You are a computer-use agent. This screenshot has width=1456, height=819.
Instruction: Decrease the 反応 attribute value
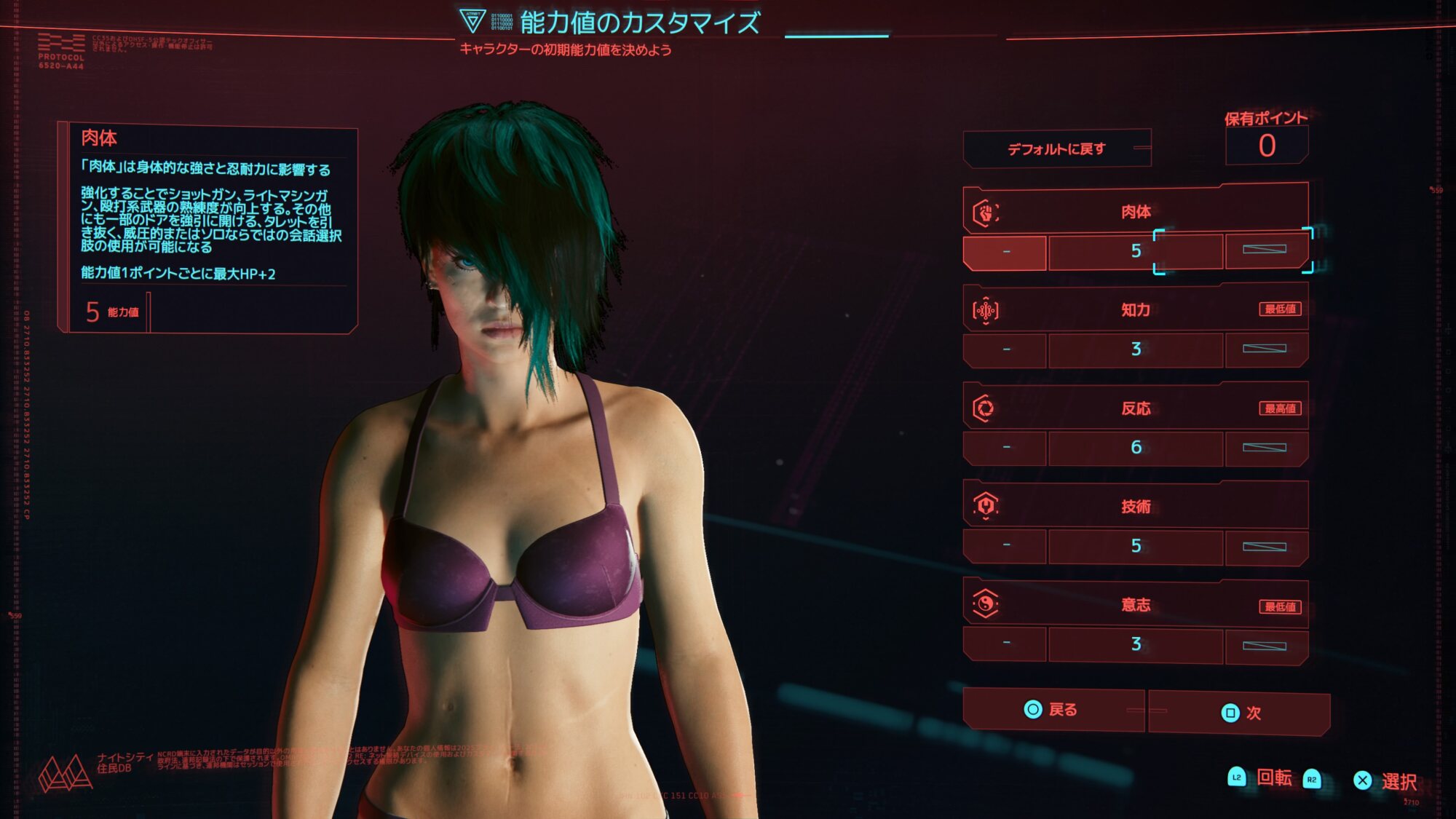point(1005,448)
